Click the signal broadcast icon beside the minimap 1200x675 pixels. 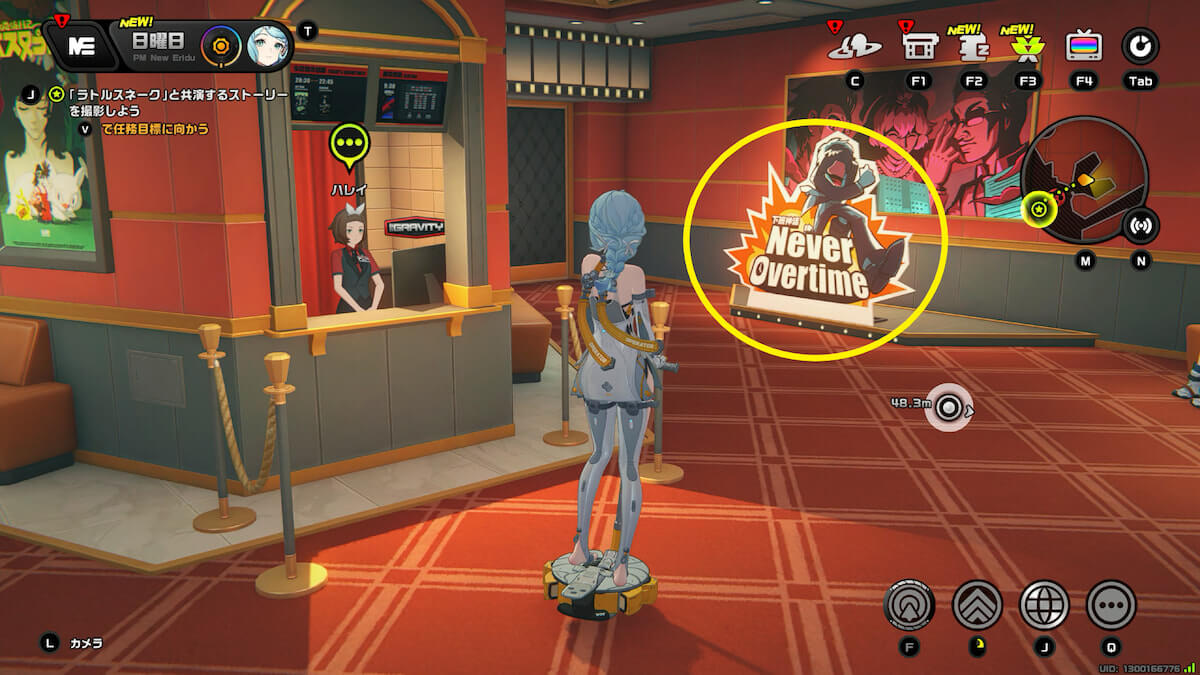pos(1141,225)
